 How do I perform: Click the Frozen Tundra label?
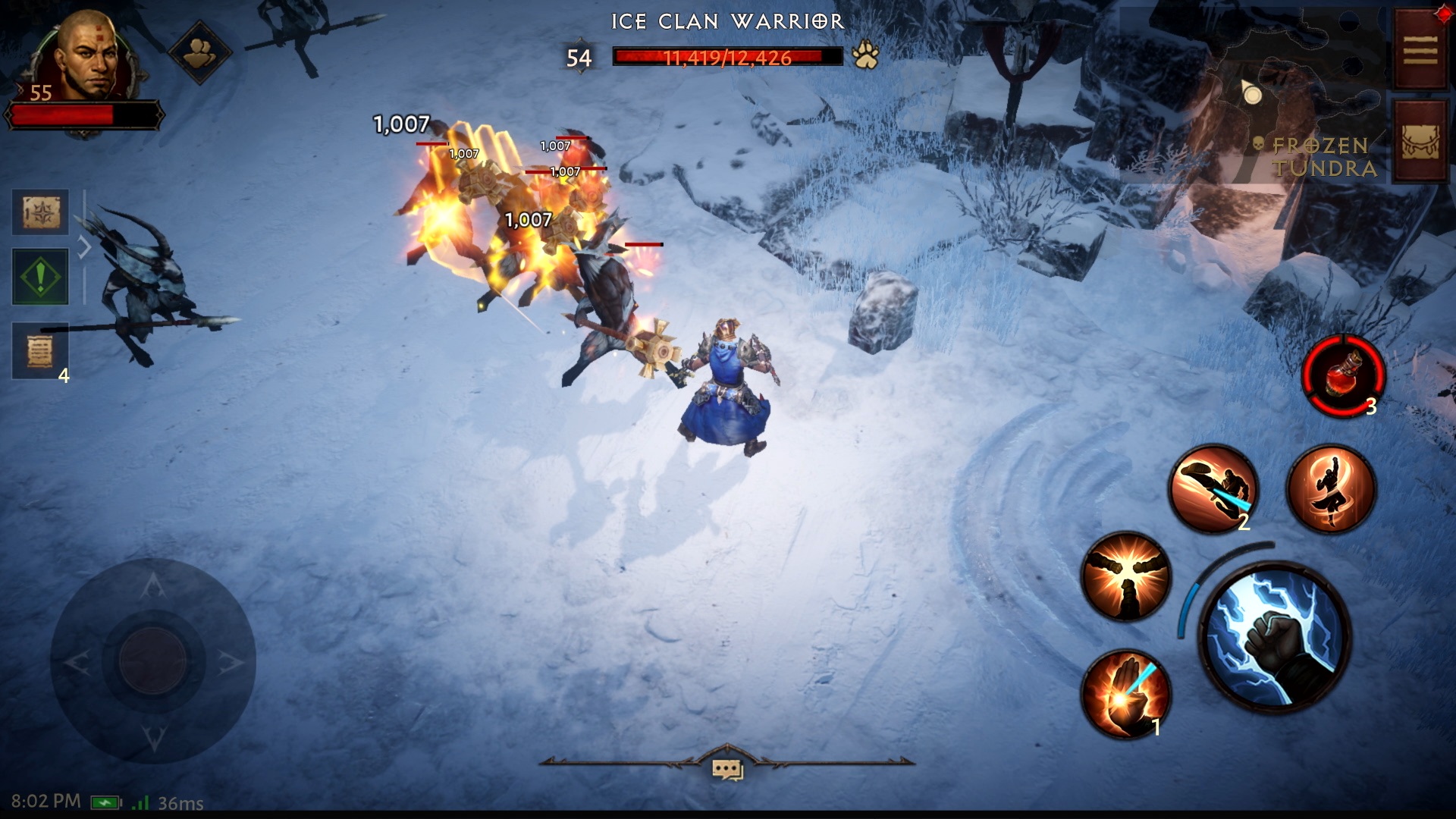click(x=1323, y=158)
